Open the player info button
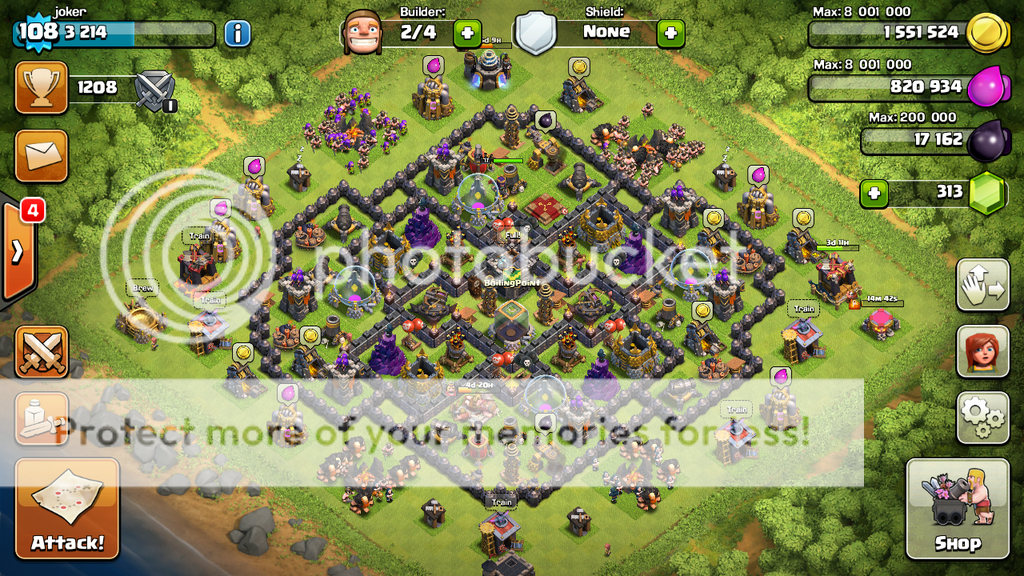Screen dimensions: 1024x576 tap(237, 33)
